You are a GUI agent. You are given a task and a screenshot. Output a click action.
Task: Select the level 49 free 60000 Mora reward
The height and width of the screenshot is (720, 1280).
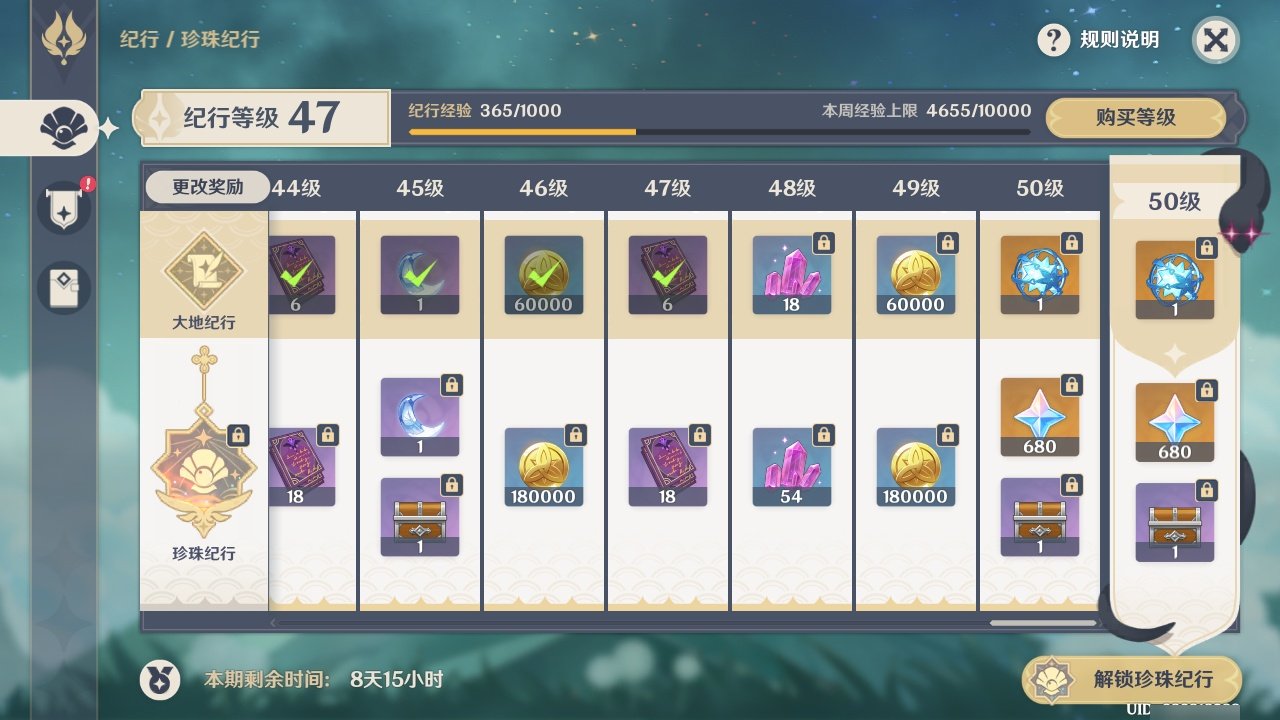(x=915, y=275)
